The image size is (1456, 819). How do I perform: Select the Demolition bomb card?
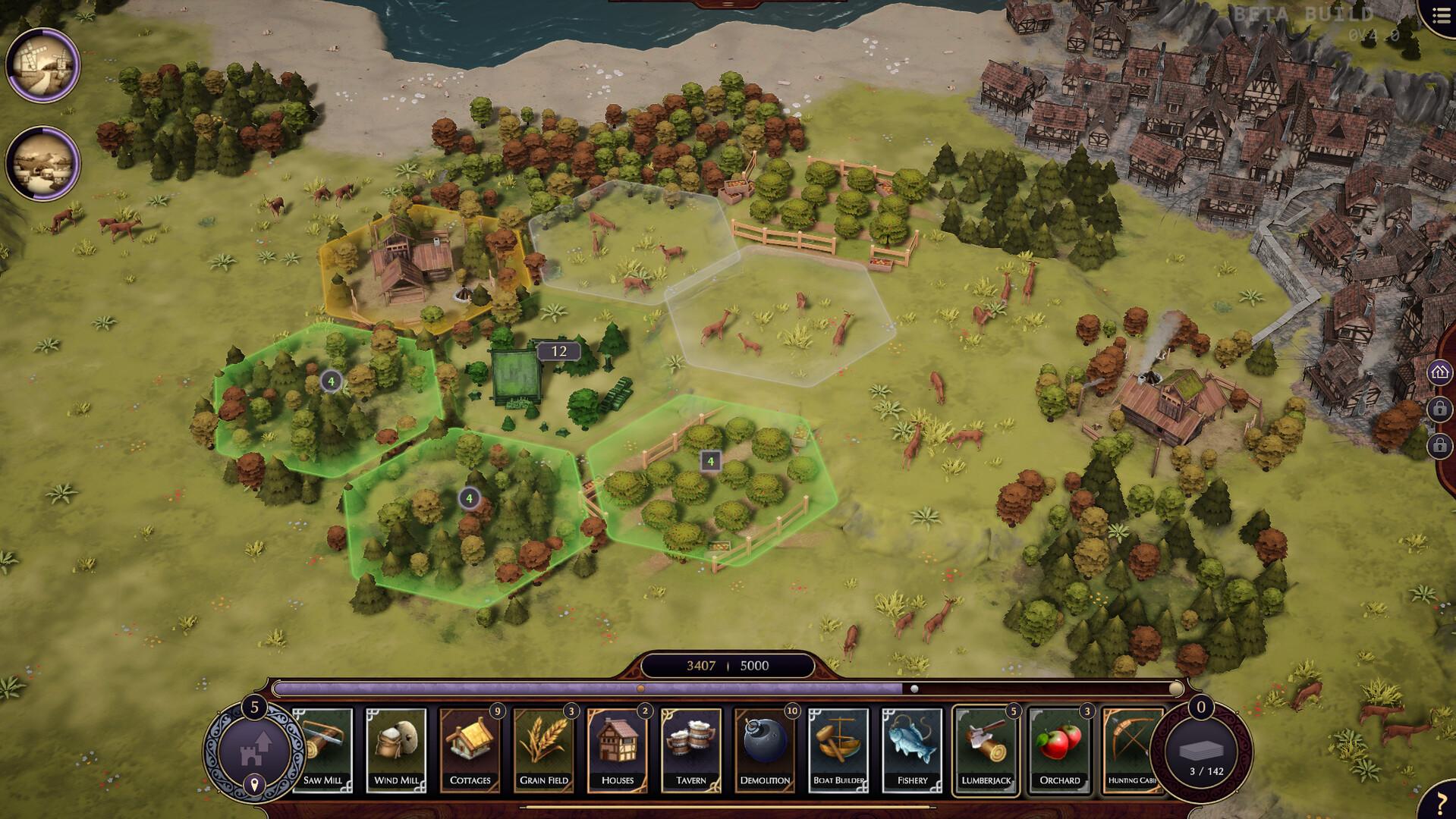point(764,750)
